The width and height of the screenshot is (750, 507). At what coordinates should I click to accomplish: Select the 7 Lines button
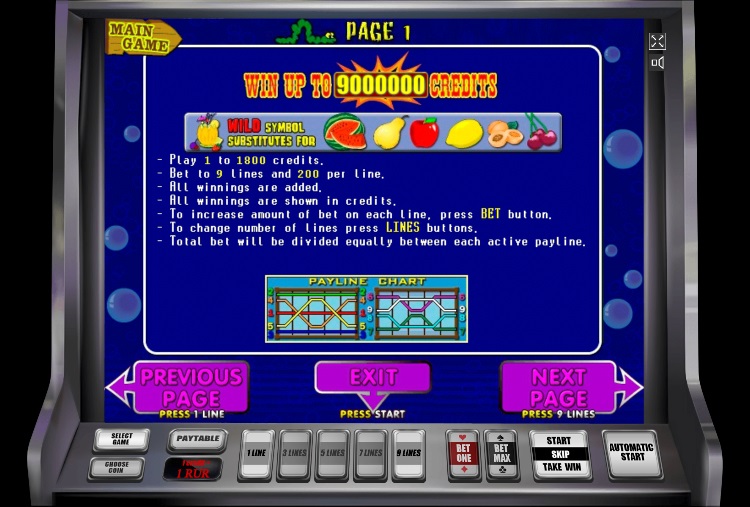pos(370,455)
